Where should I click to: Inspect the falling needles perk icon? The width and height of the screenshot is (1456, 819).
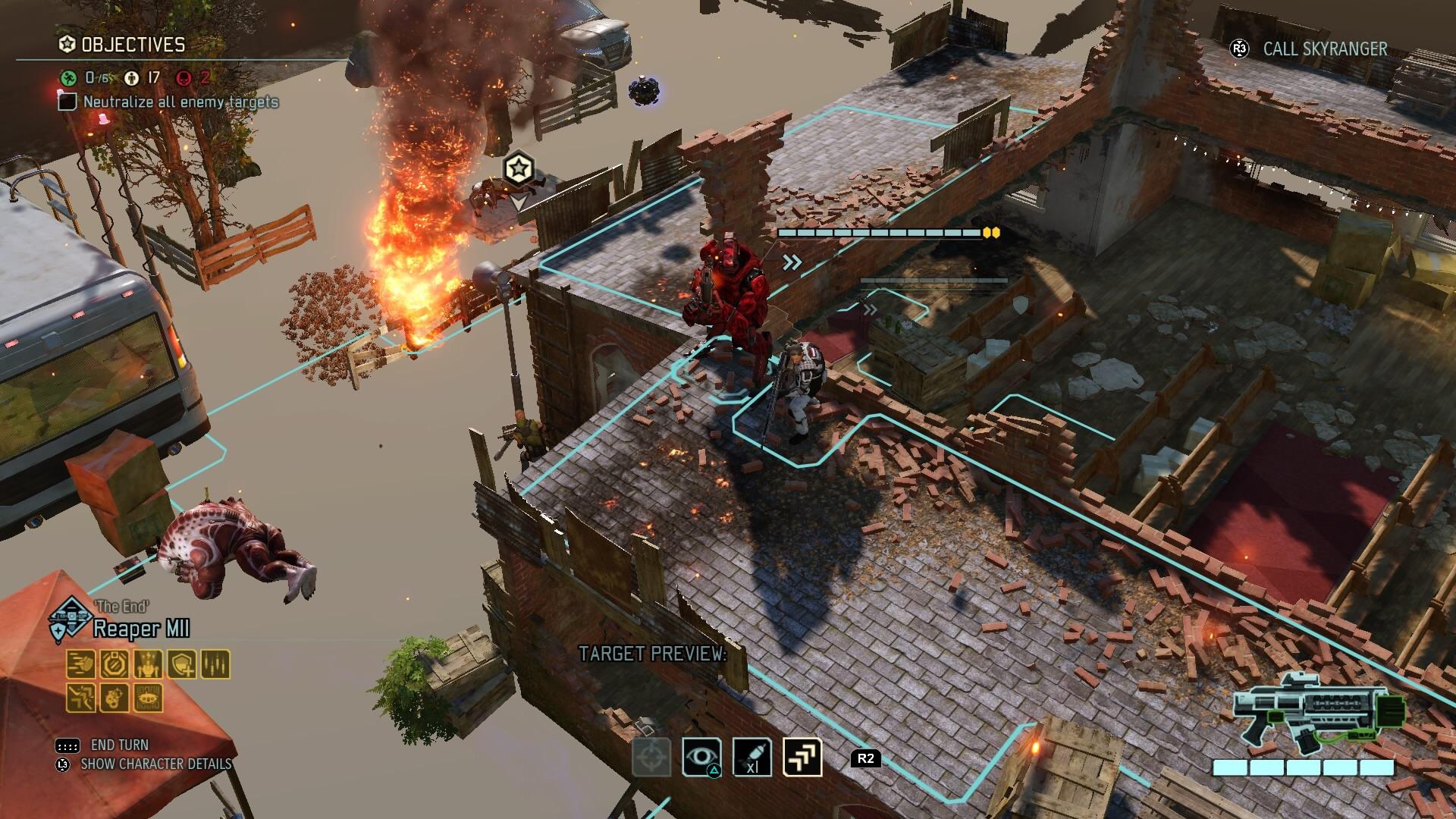[215, 664]
